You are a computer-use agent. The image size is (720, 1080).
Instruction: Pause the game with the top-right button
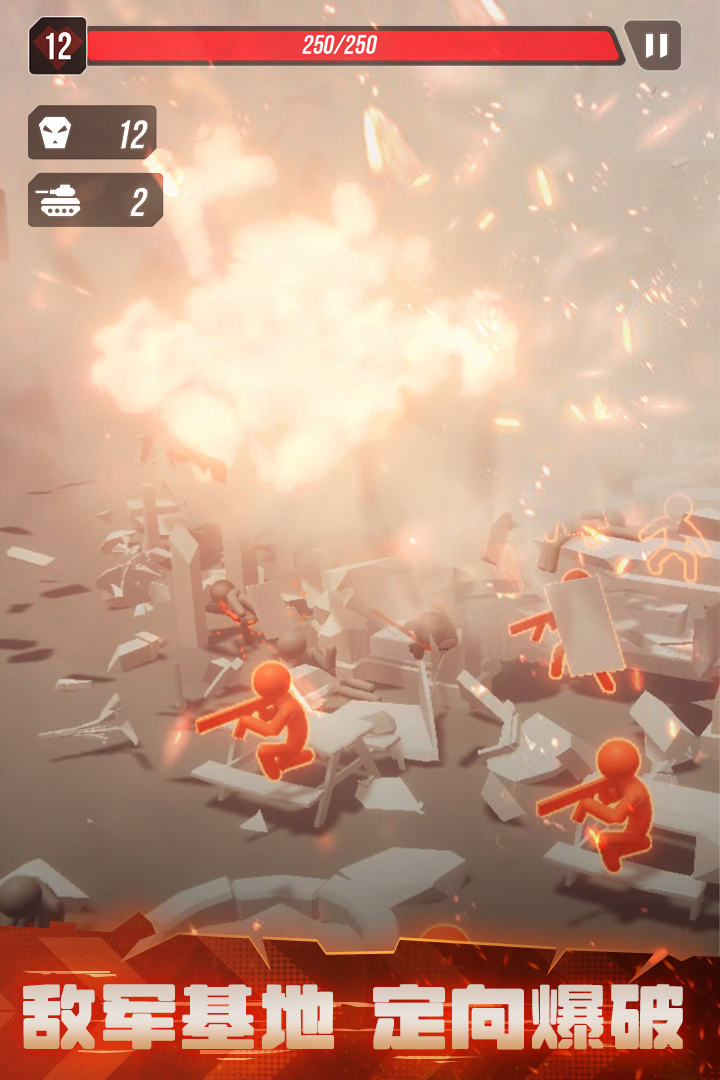(656, 46)
